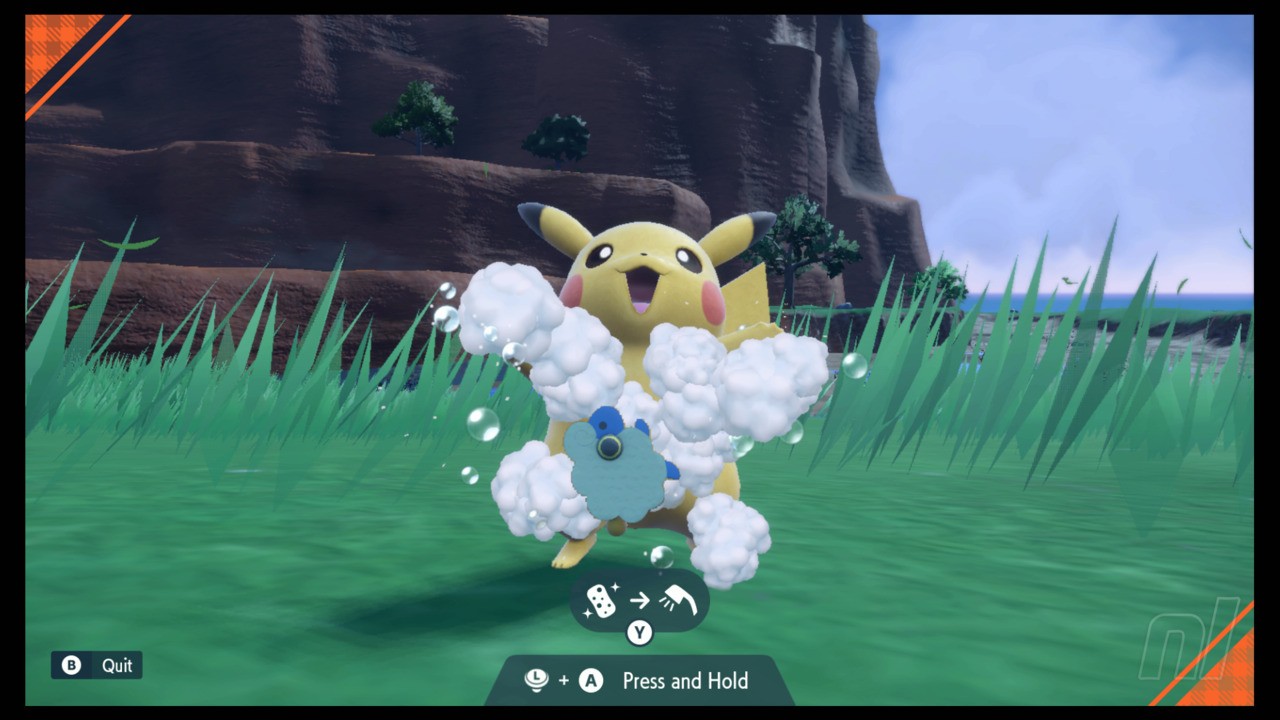The height and width of the screenshot is (720, 1280).
Task: Click the left stick (L) control icon
Action: (536, 681)
